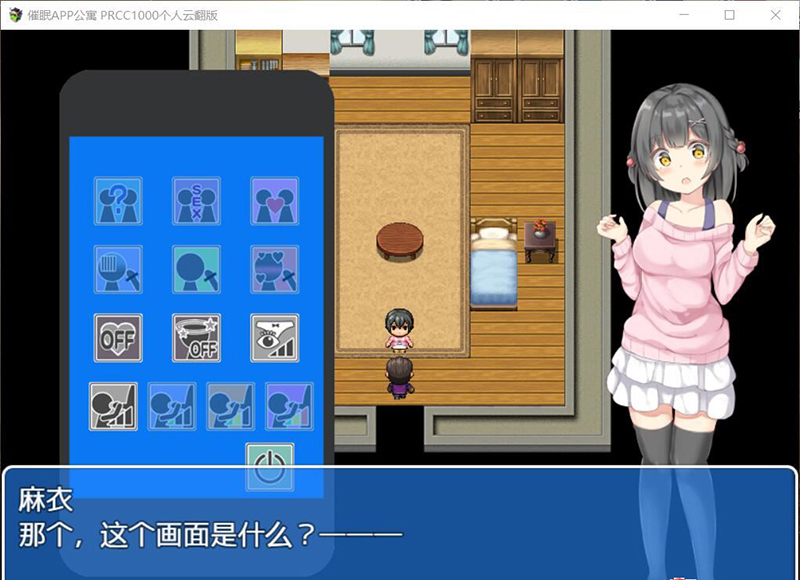Screen dimensions: 800x580
Task: Select the eye with signal bars icon
Action: click(274, 338)
